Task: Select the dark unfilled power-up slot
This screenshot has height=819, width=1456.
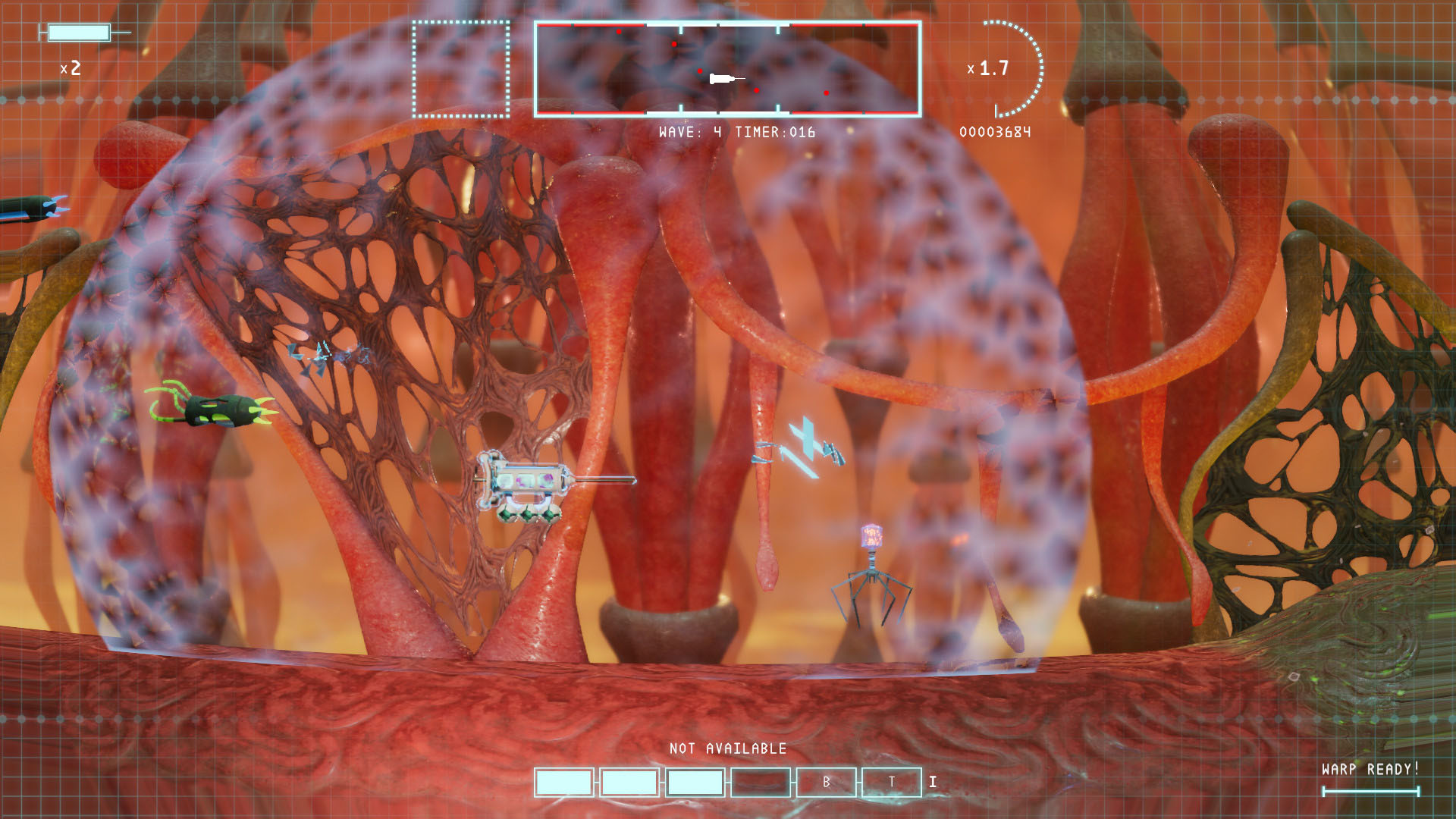Action: point(761,782)
